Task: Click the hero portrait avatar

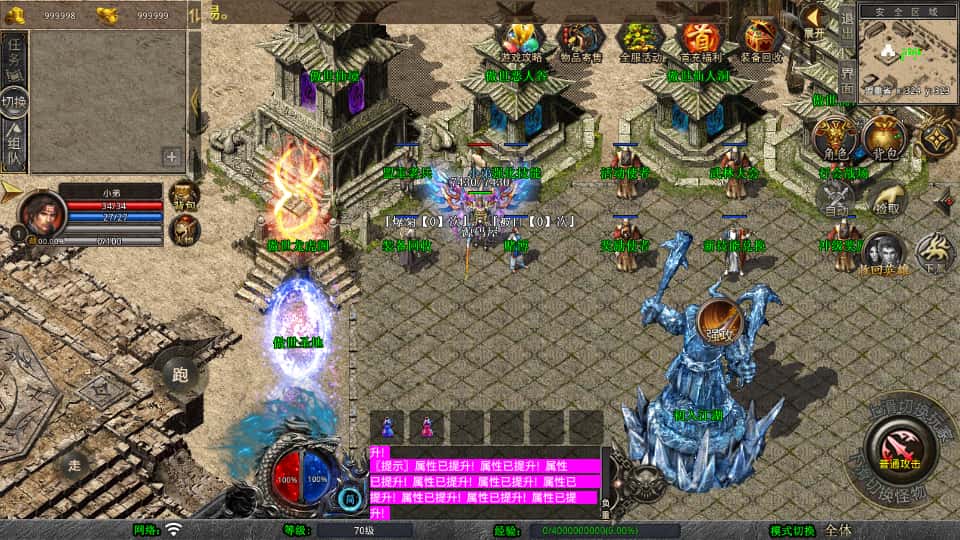Action: coord(41,213)
